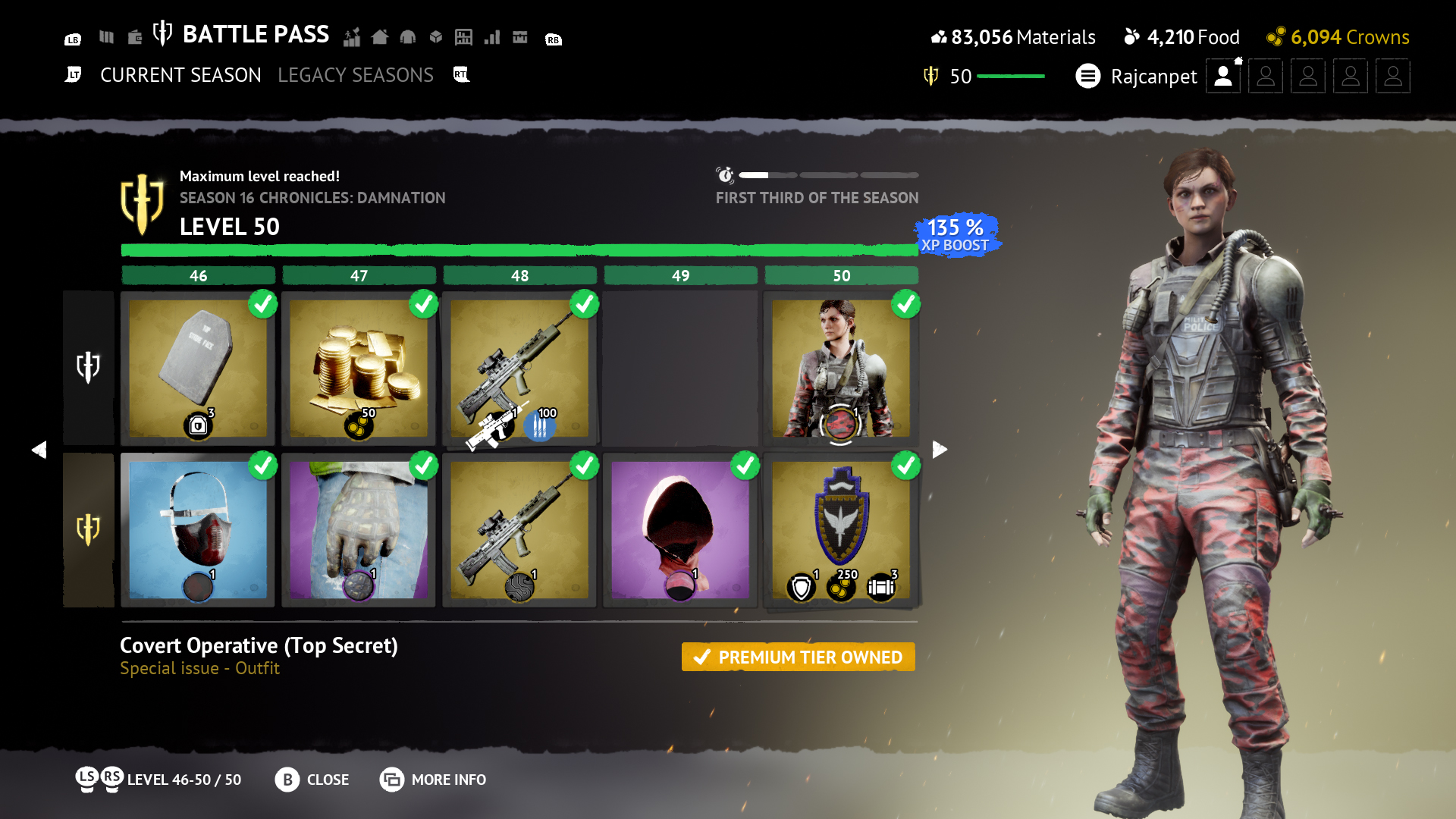This screenshot has width=1456, height=819.
Task: Click the green checkmark on level 46 armor reward
Action: coord(262,304)
